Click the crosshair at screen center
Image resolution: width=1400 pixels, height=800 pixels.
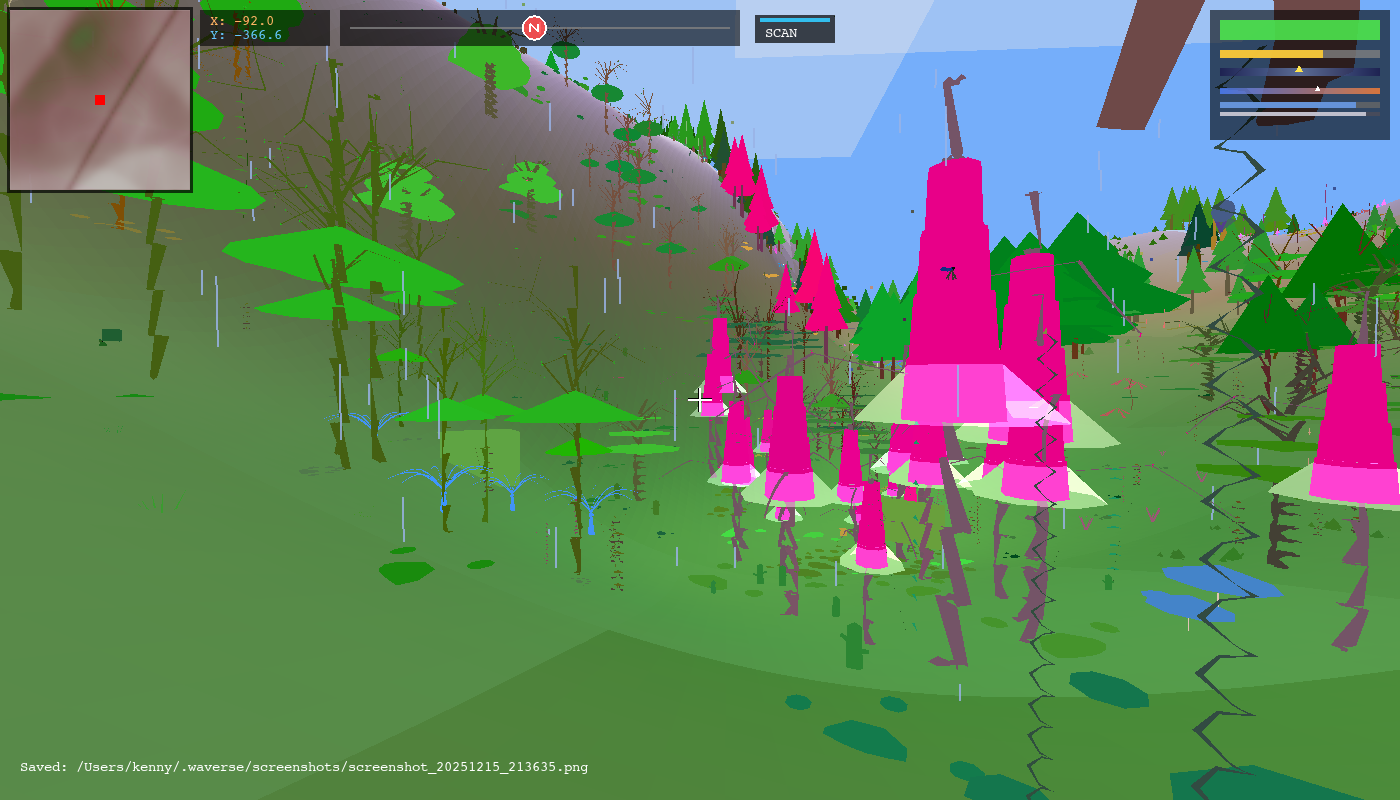[x=700, y=399]
